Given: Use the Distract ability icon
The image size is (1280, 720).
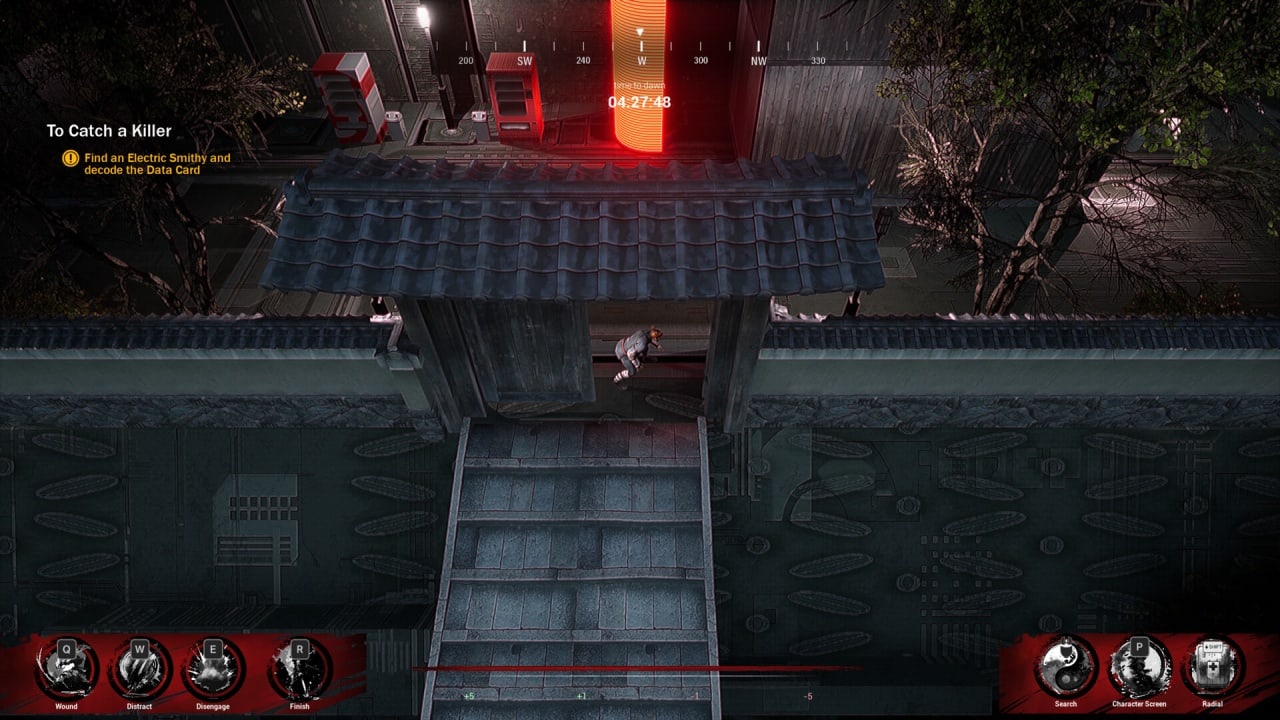Looking at the screenshot, I should point(140,669).
